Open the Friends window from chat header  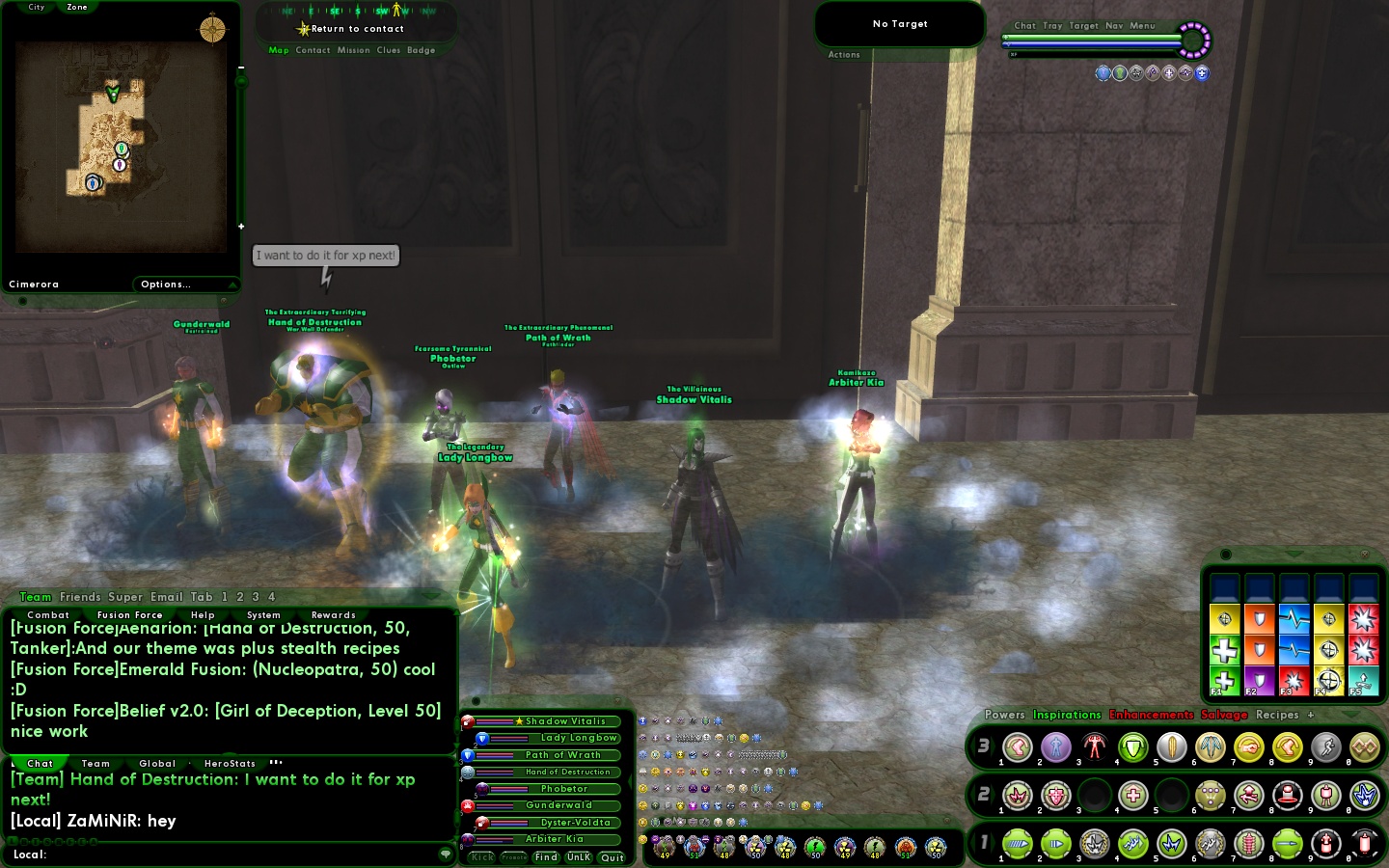pyautogui.click(x=80, y=597)
